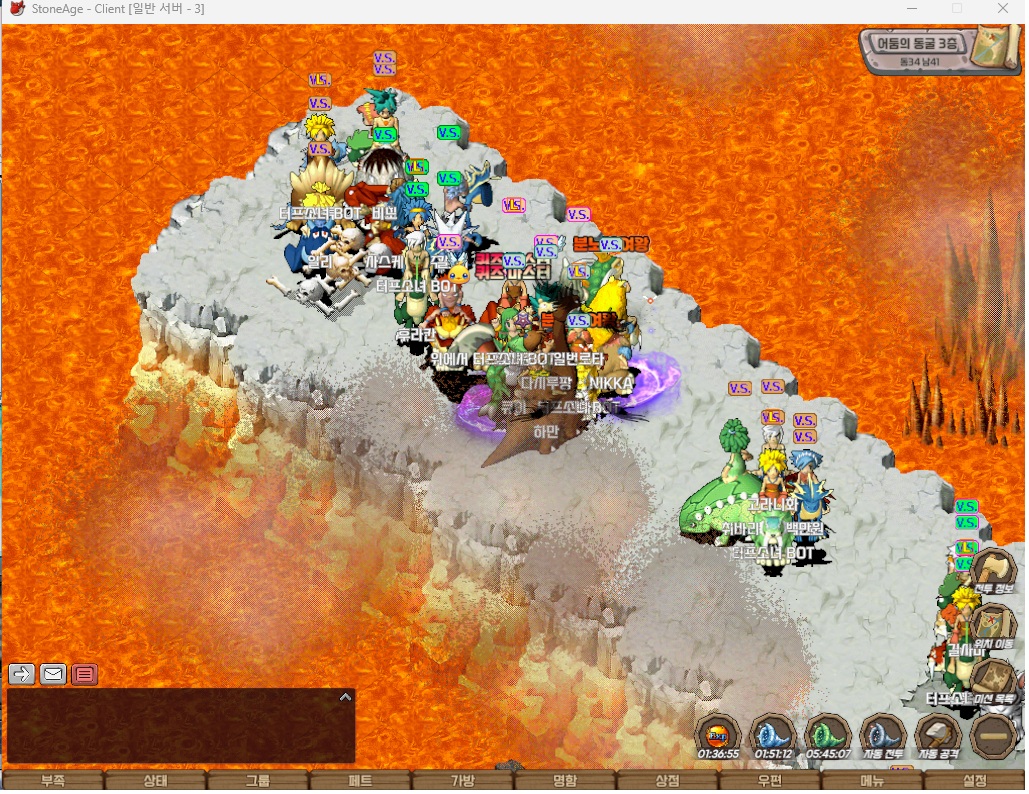Open the world map scroll icon
This screenshot has height=794, width=1029.
point(997,45)
